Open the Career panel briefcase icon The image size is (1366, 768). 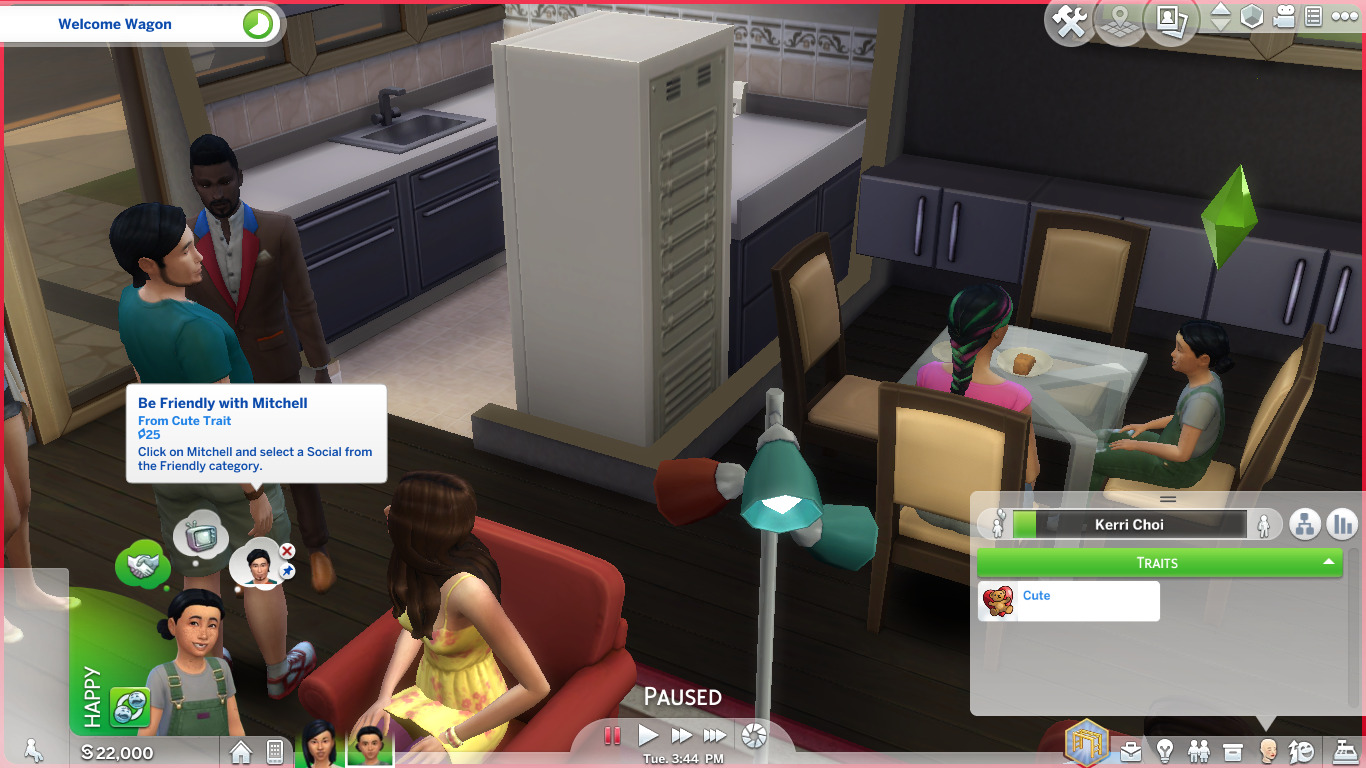[1131, 750]
